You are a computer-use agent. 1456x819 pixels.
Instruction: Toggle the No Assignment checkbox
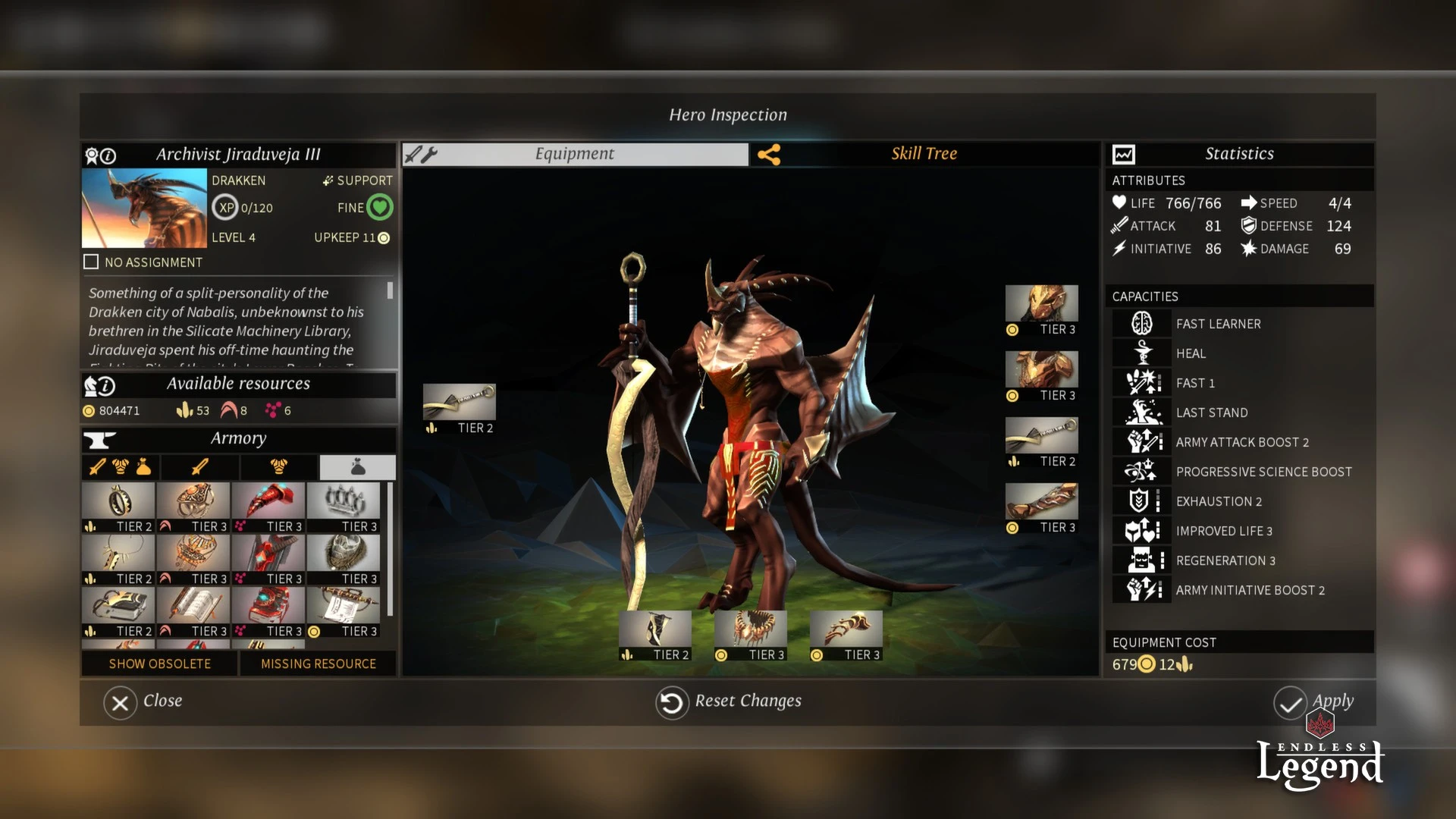tap(91, 262)
